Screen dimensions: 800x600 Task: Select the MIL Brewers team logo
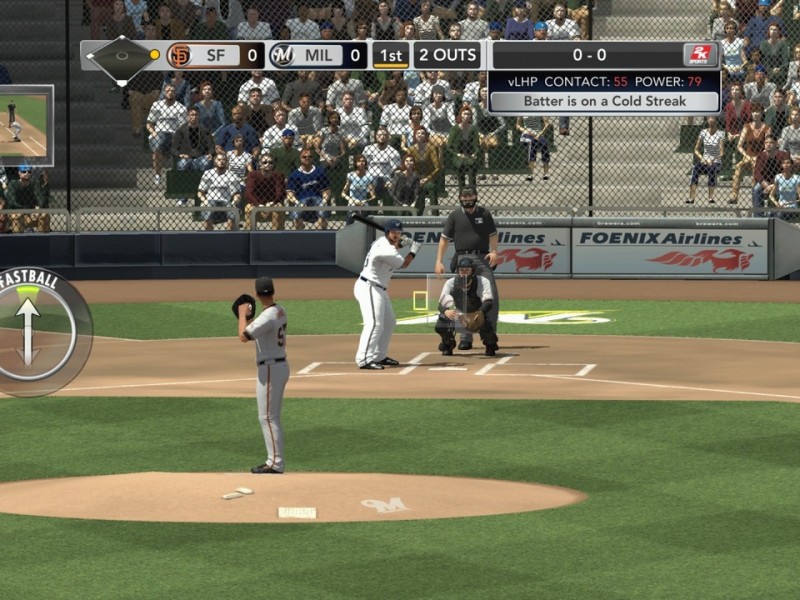[x=283, y=55]
